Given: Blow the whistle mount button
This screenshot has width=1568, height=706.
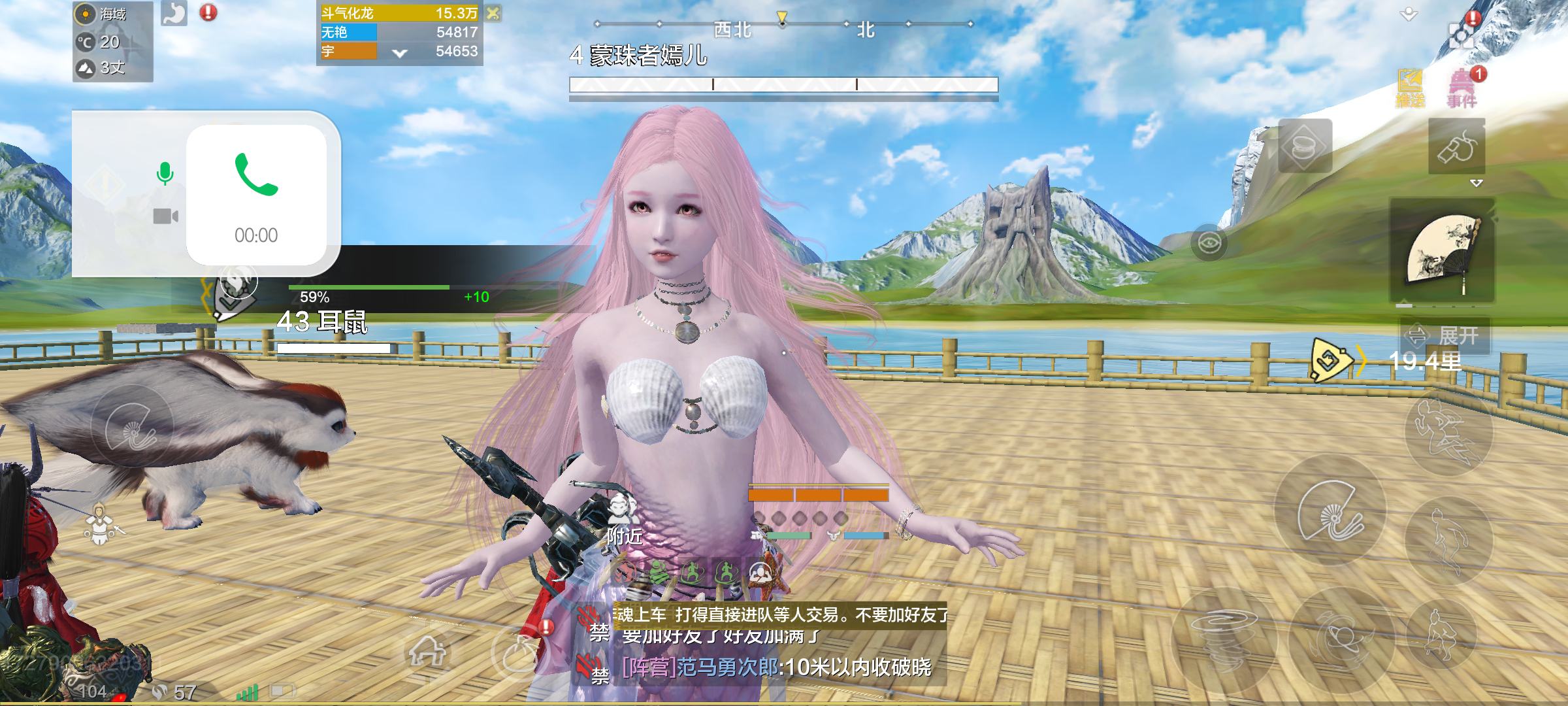Looking at the screenshot, I should [1456, 147].
